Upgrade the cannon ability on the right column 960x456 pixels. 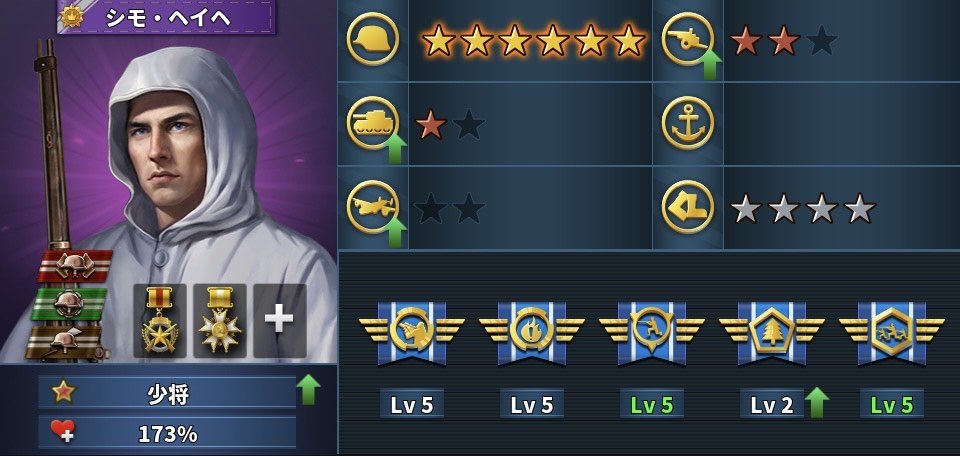tap(710, 66)
